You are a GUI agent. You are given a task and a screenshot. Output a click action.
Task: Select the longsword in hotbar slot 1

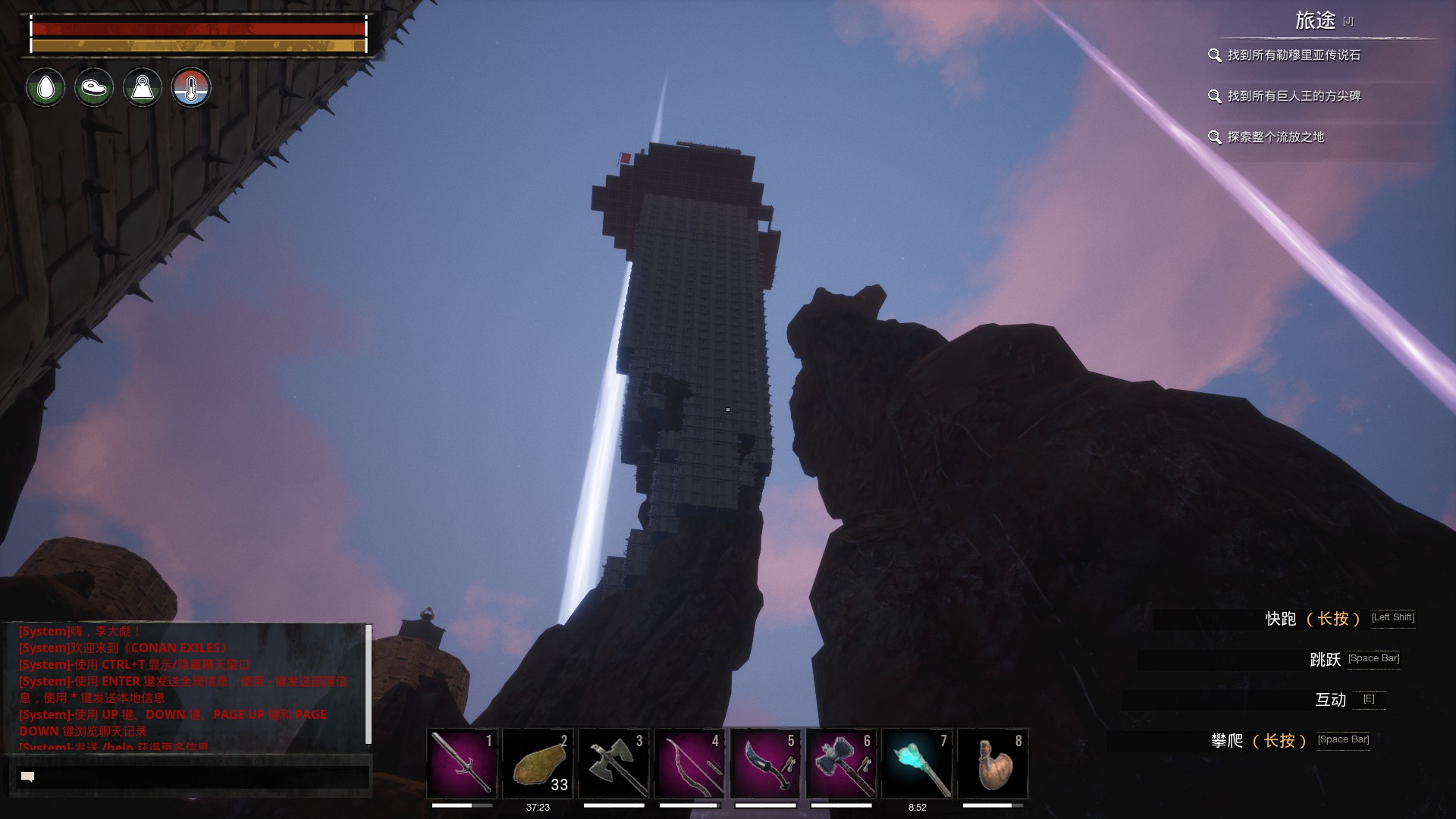462,763
